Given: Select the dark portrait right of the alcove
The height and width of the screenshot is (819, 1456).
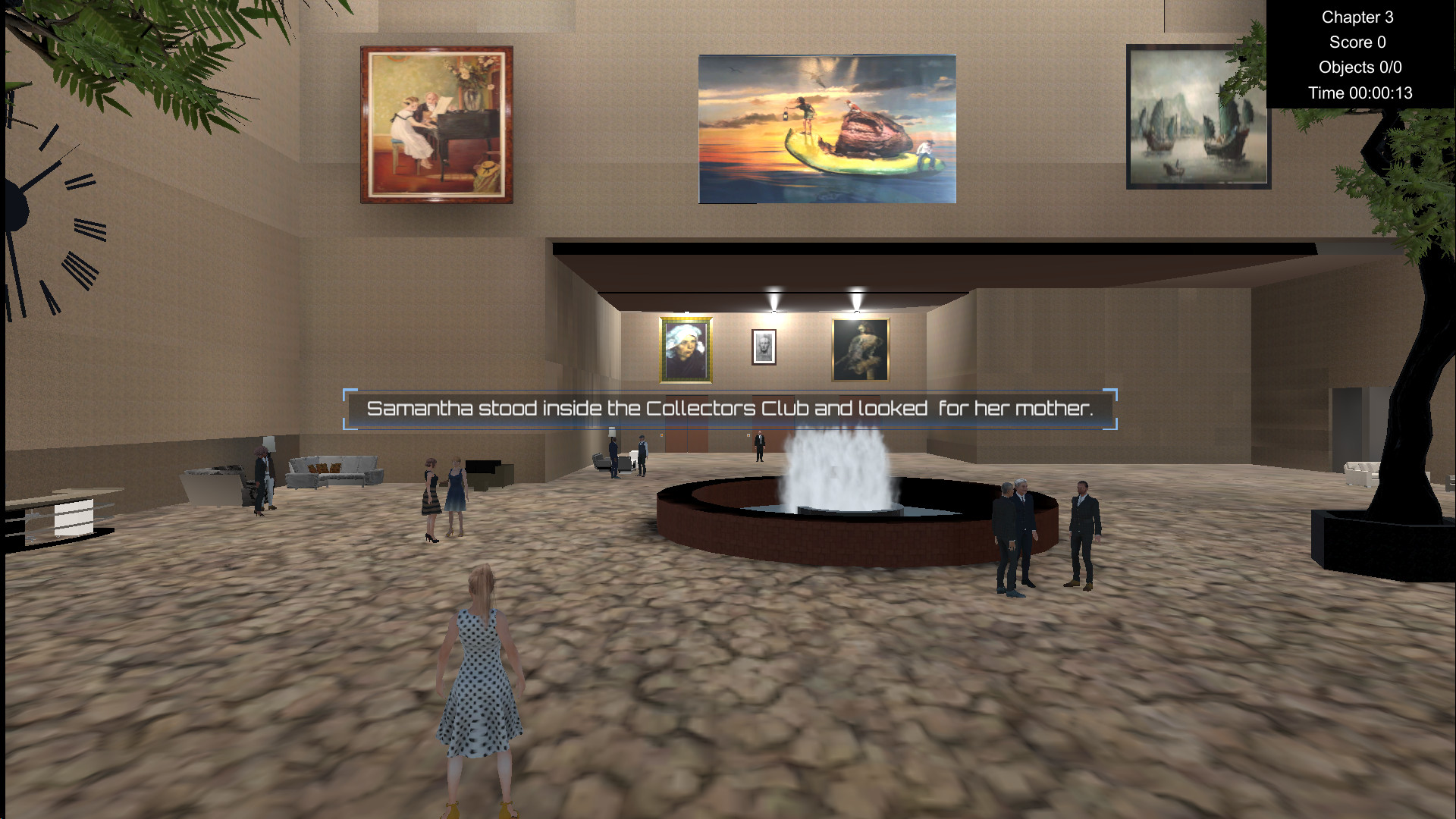Looking at the screenshot, I should click(x=859, y=347).
